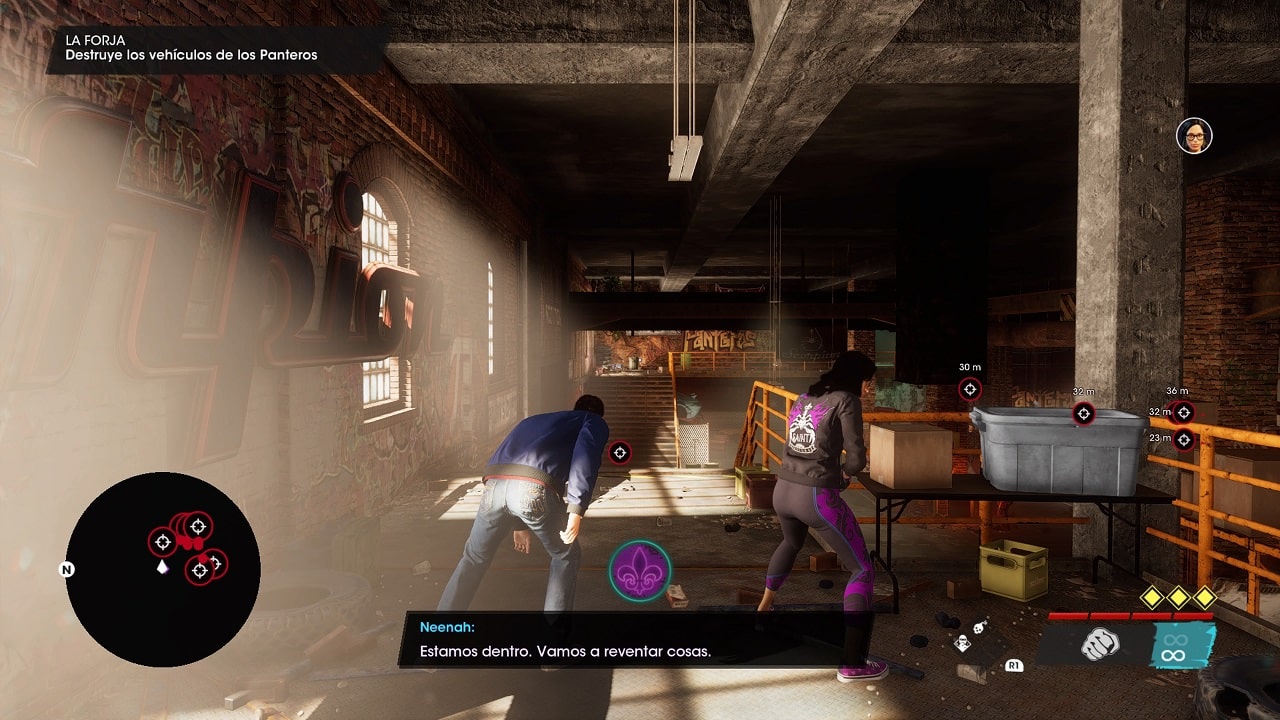Select the target marker labeled 30 m
The width and height of the screenshot is (1280, 720).
pyautogui.click(x=969, y=389)
